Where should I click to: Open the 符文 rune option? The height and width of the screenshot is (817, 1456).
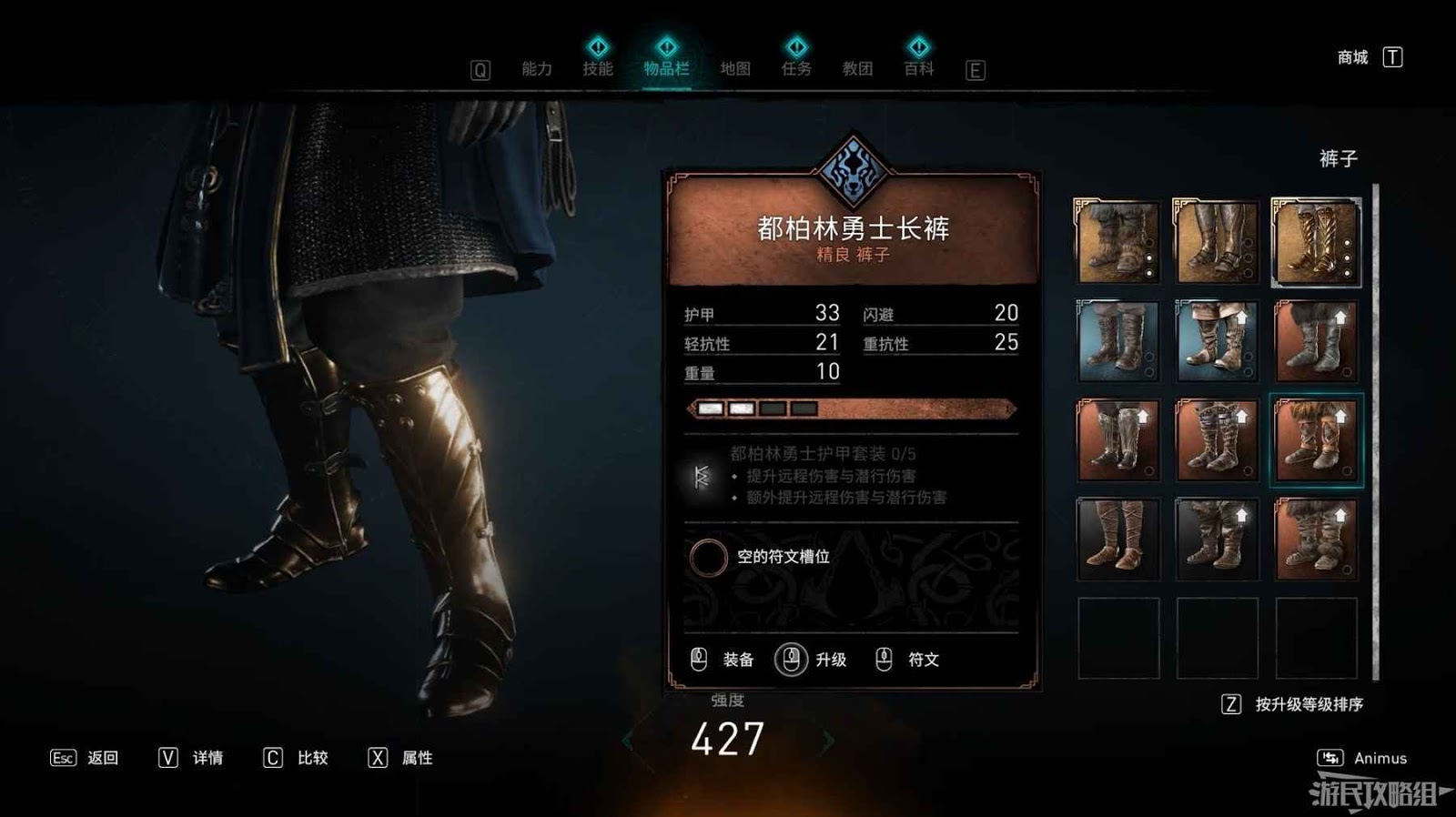(923, 660)
